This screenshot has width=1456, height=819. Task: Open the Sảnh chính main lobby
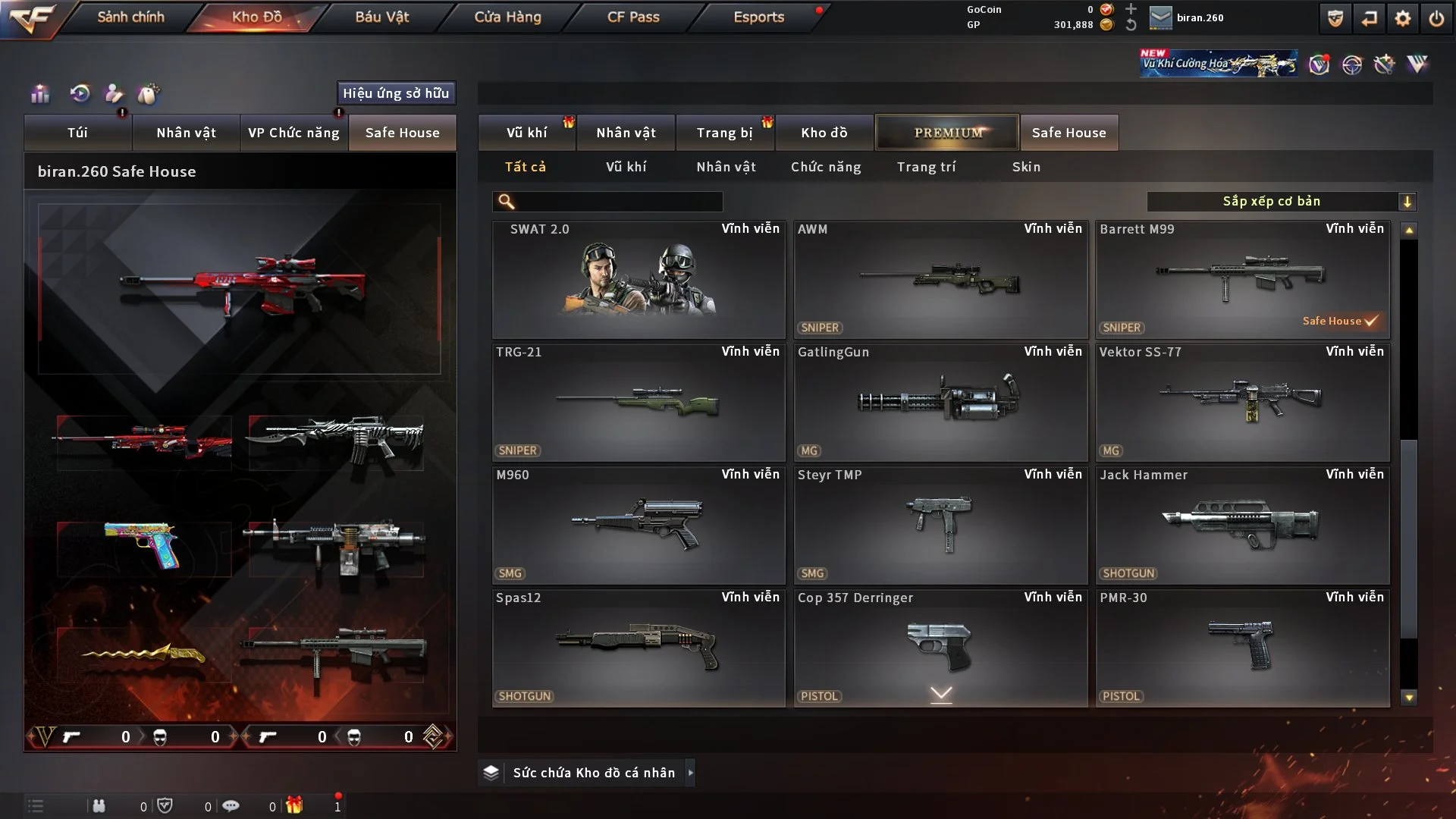pyautogui.click(x=130, y=17)
